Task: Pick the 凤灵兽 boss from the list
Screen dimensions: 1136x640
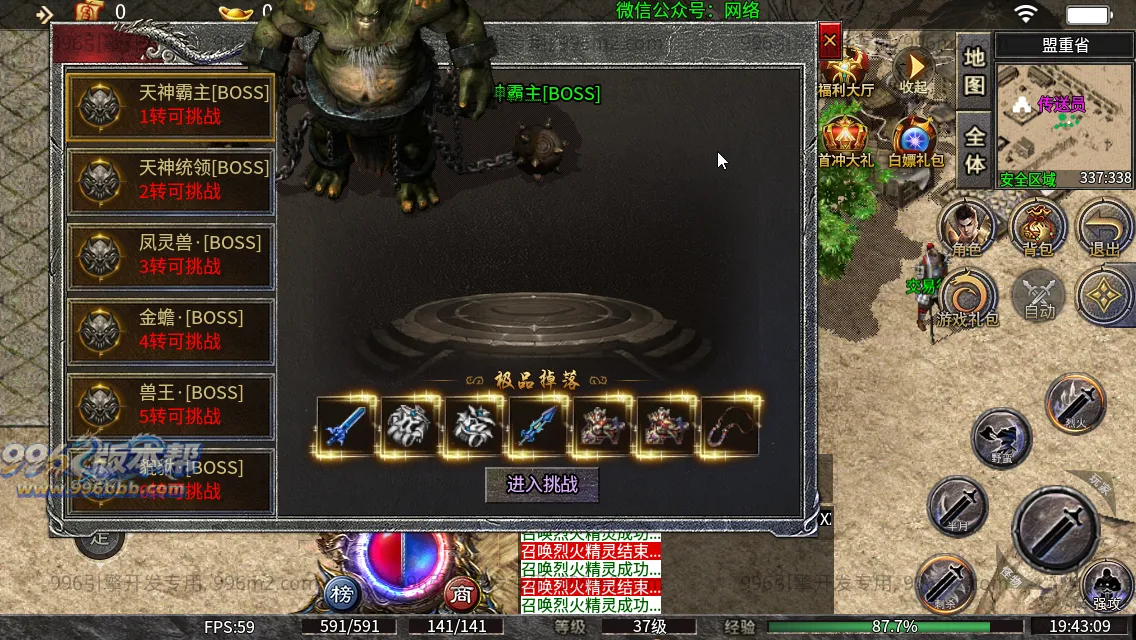Action: (170, 255)
